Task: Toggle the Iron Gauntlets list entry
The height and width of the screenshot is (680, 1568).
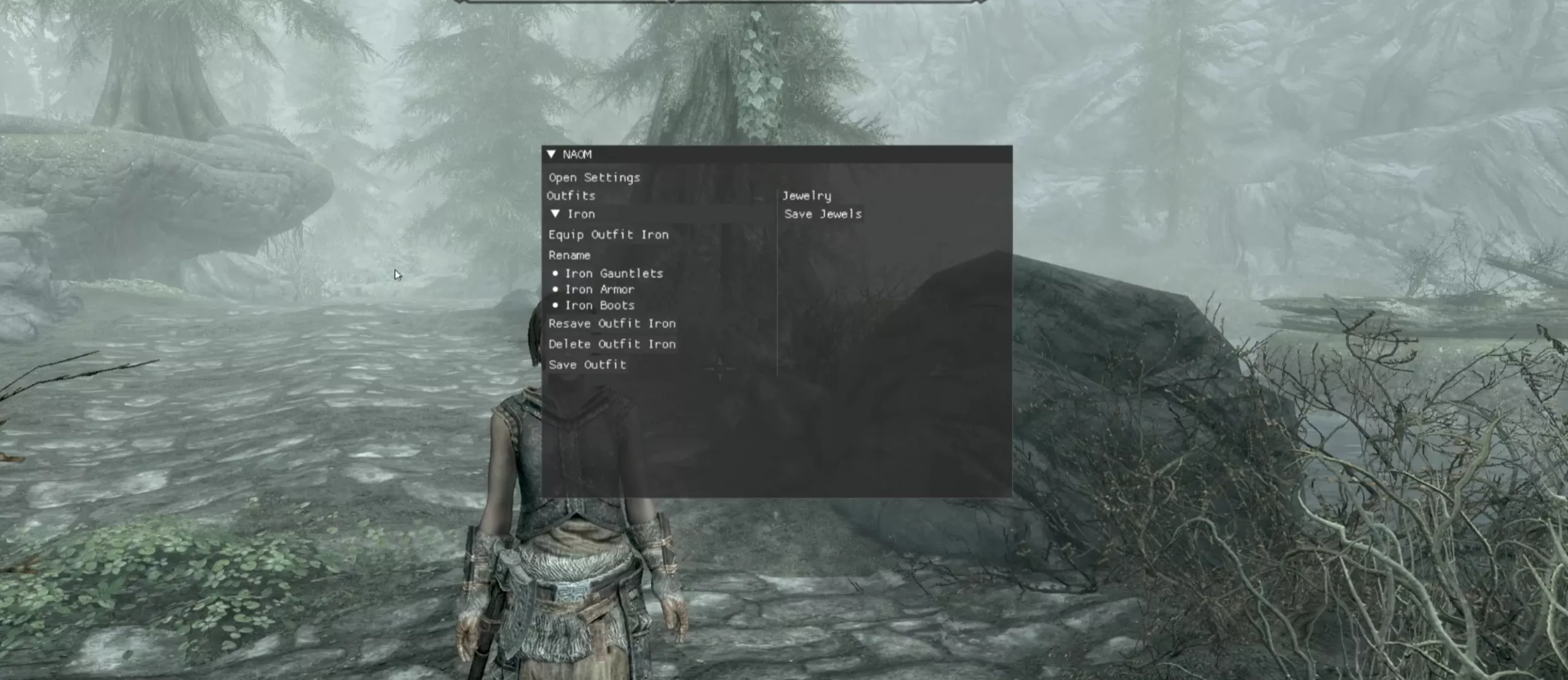Action: tap(614, 273)
